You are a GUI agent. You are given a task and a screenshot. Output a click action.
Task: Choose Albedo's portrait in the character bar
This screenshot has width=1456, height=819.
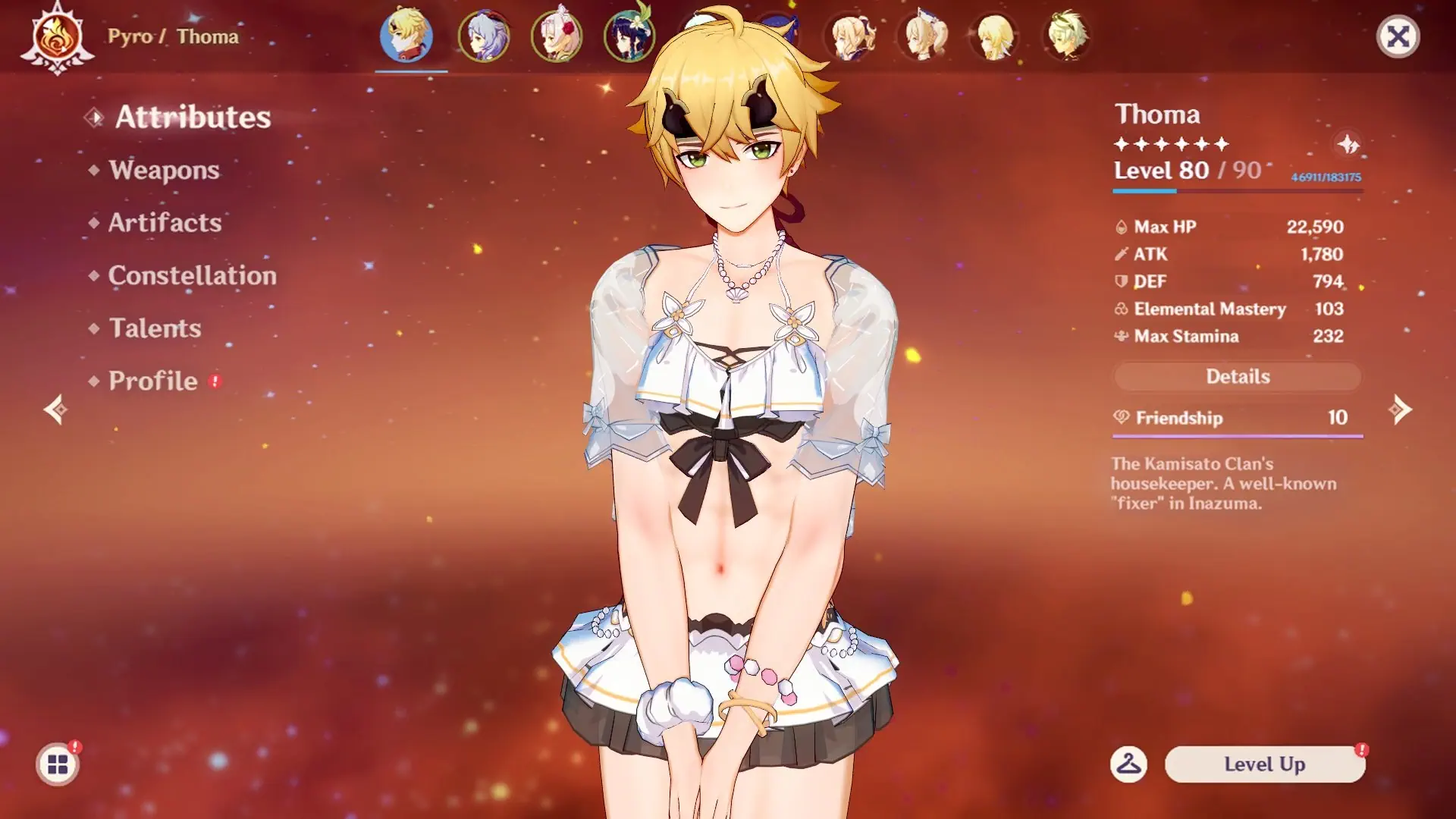[1068, 36]
